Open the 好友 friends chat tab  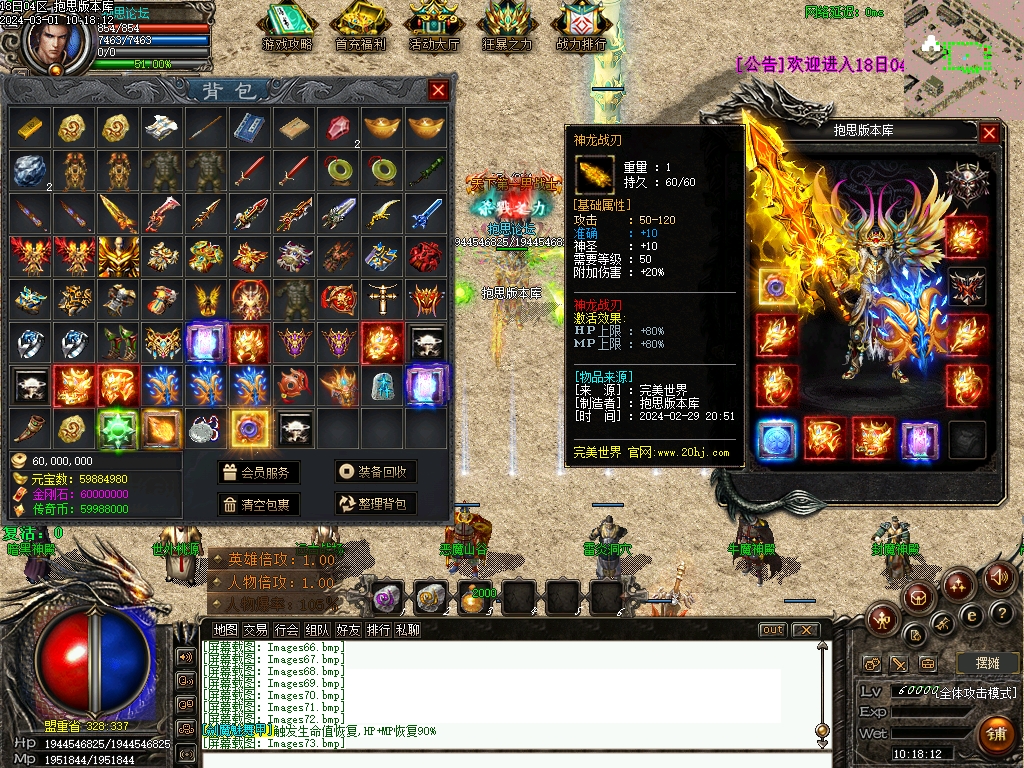pos(348,630)
